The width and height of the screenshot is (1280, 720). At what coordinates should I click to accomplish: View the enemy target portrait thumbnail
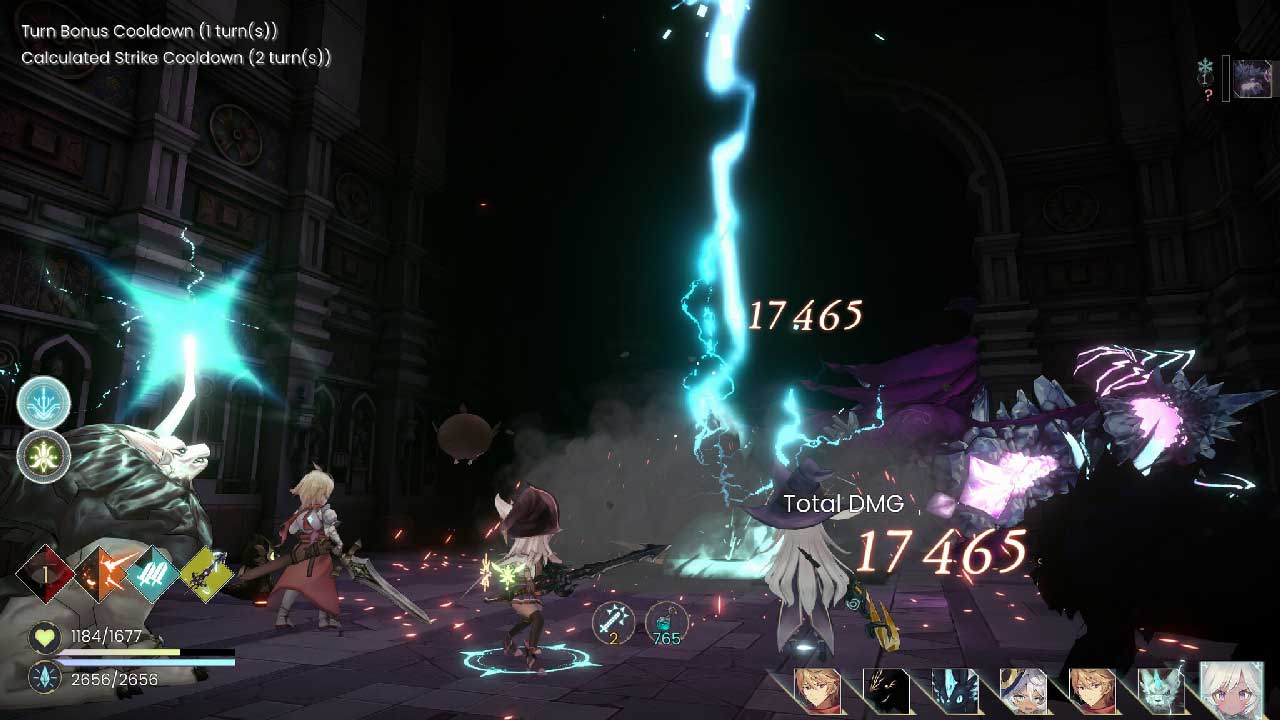click(1251, 78)
